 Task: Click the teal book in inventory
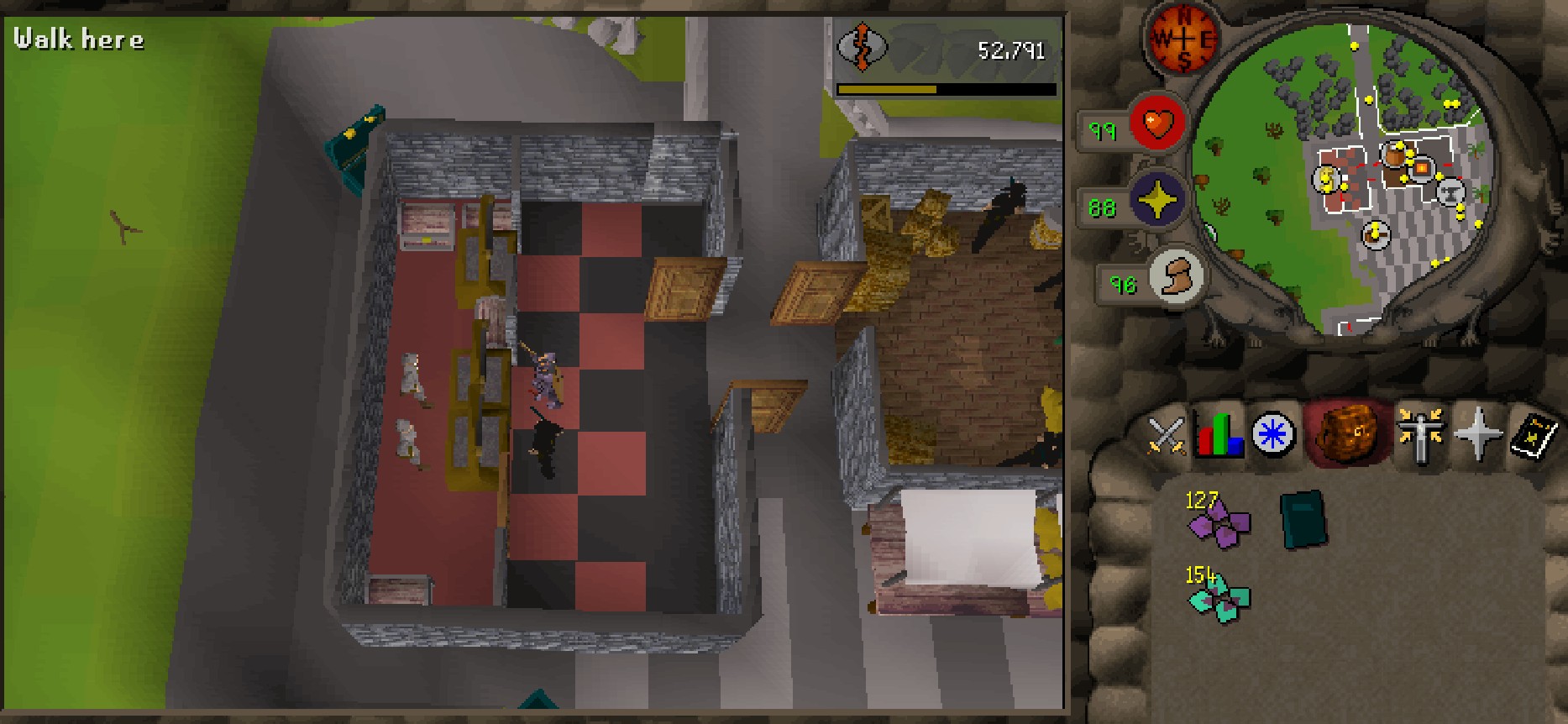click(x=1303, y=521)
